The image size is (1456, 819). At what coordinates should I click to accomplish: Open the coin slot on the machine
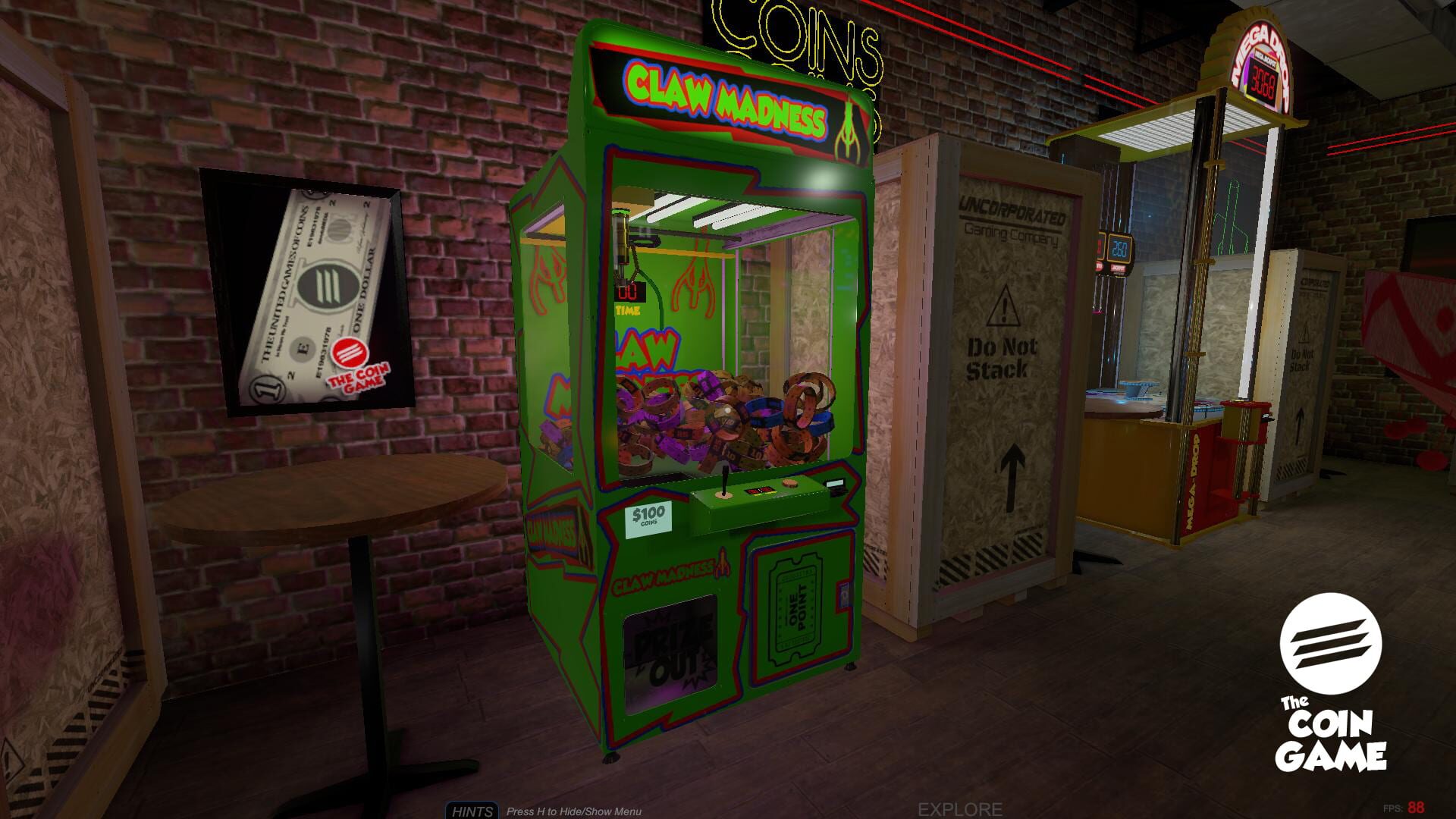[834, 485]
